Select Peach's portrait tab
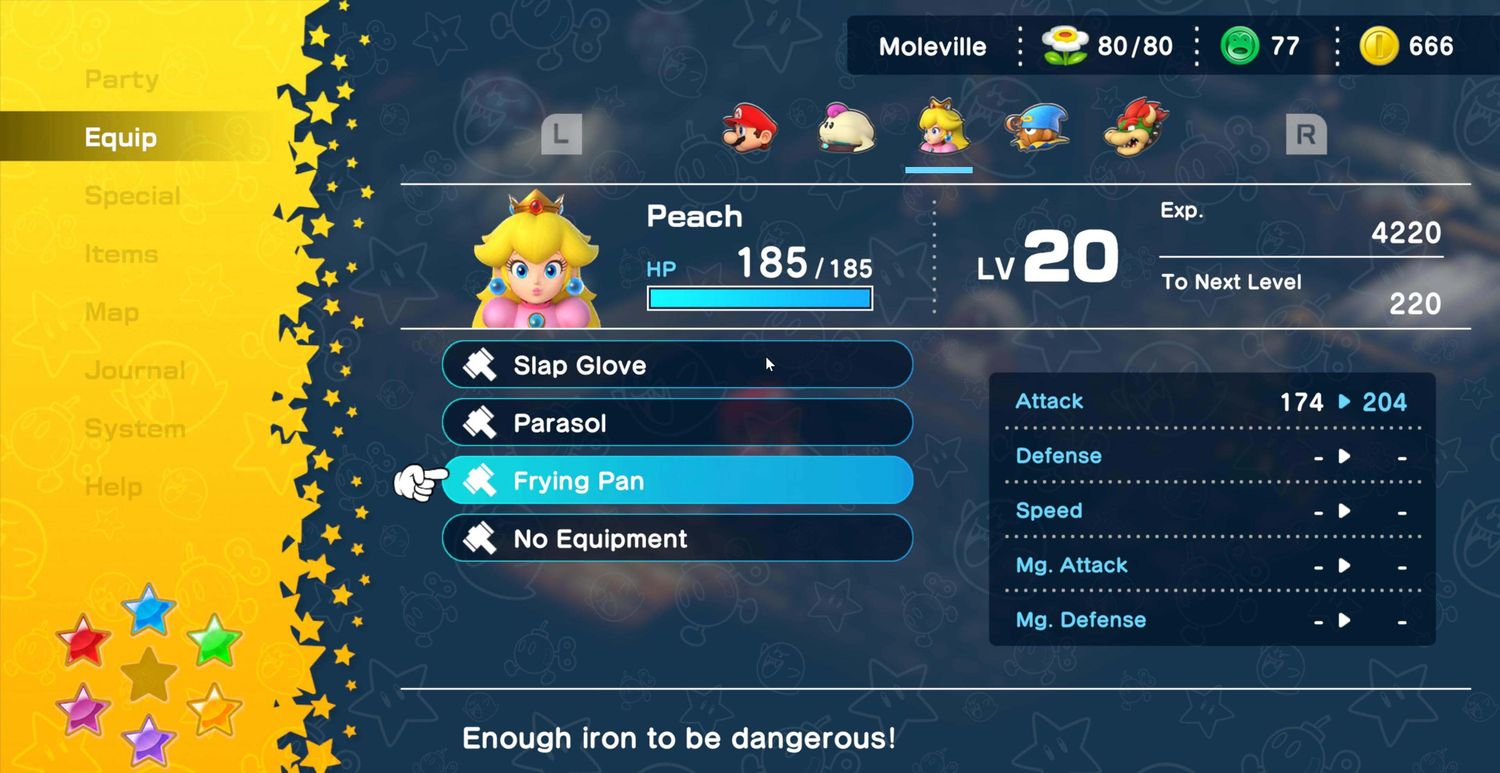The height and width of the screenshot is (773, 1500). click(940, 127)
